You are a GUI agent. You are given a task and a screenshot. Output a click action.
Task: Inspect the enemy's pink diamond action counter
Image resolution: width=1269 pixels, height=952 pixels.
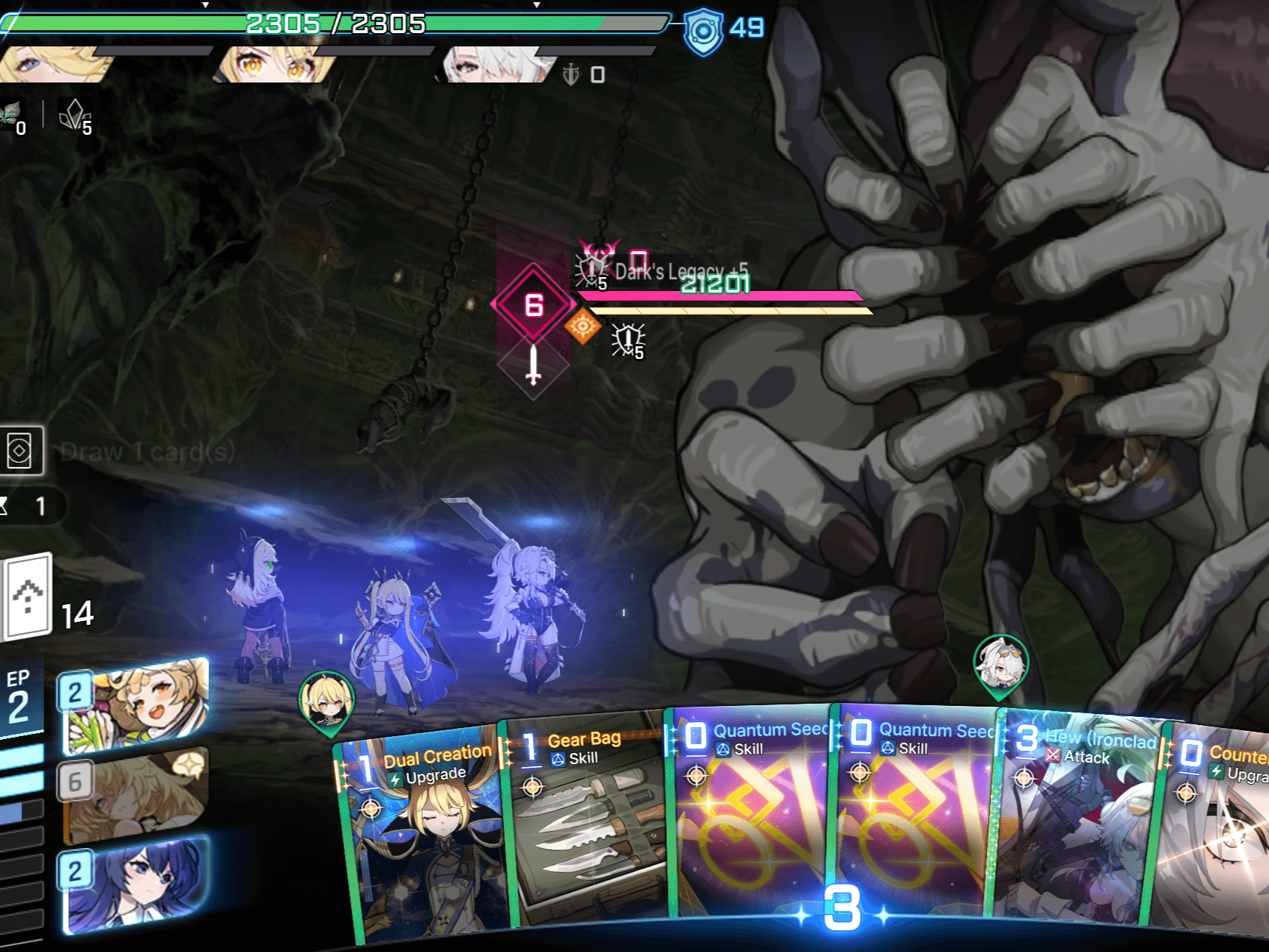[534, 304]
